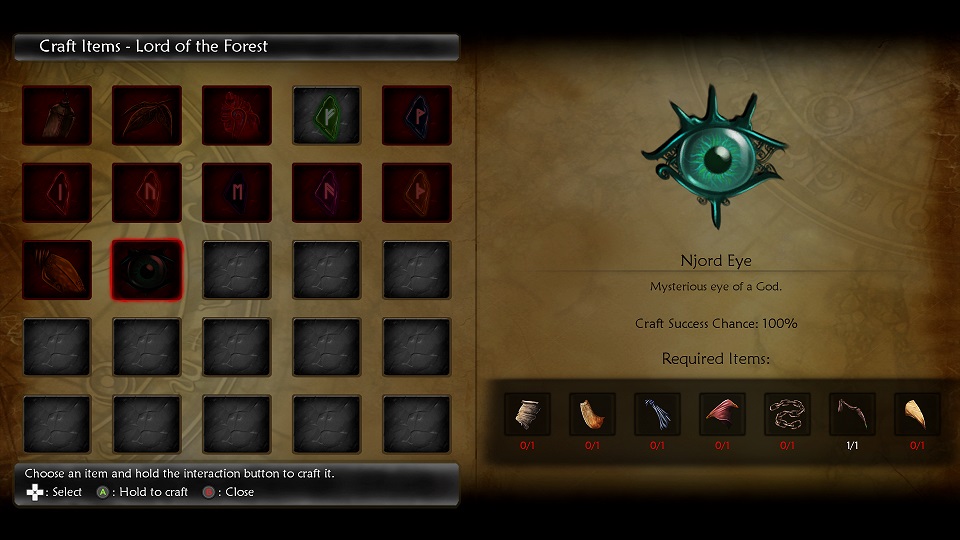Pick the red heart recipe slot
Screen dimensions: 960x540
[237, 115]
